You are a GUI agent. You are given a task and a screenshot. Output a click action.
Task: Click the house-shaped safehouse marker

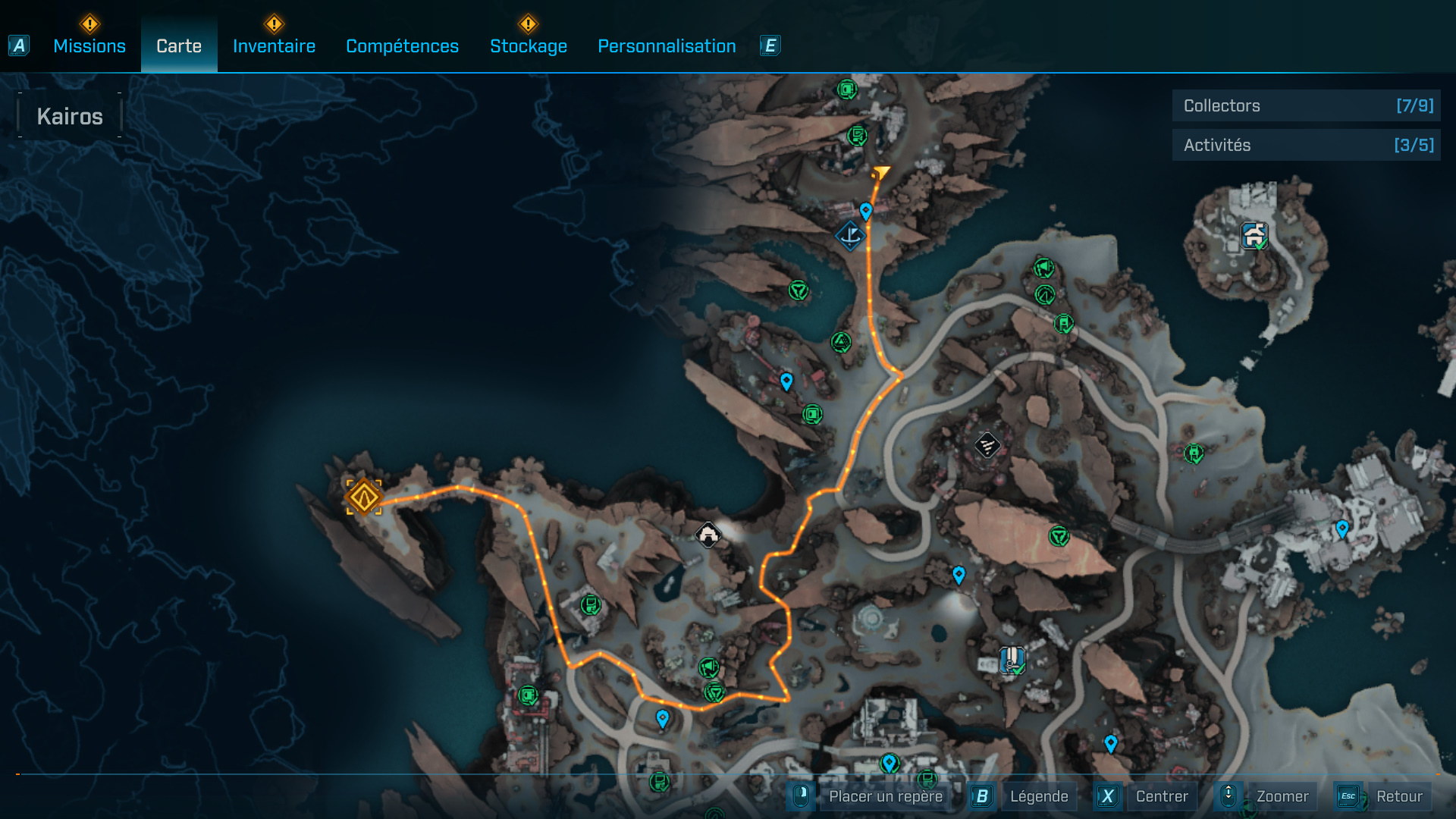708,535
